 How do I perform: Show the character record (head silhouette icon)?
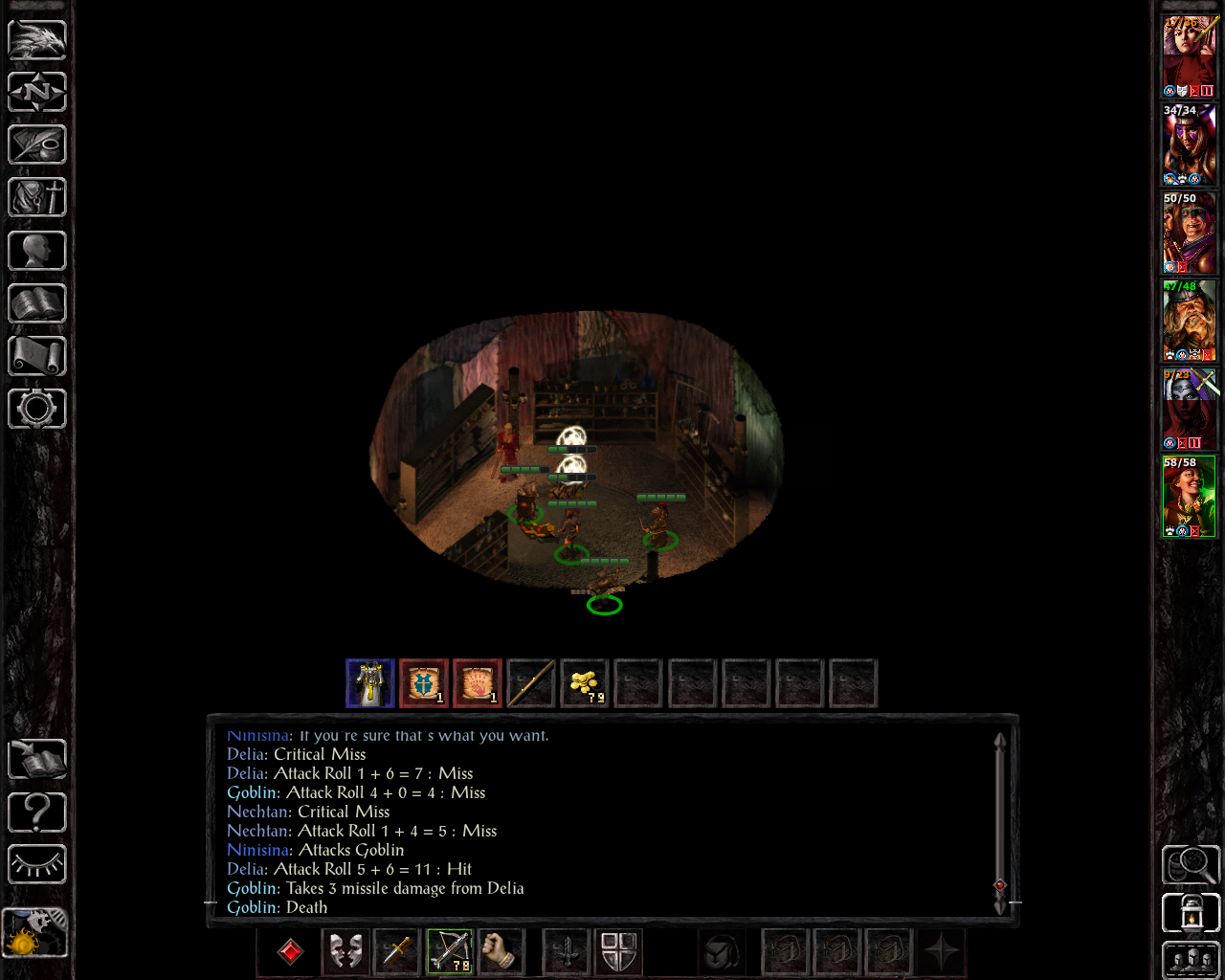coord(37,251)
